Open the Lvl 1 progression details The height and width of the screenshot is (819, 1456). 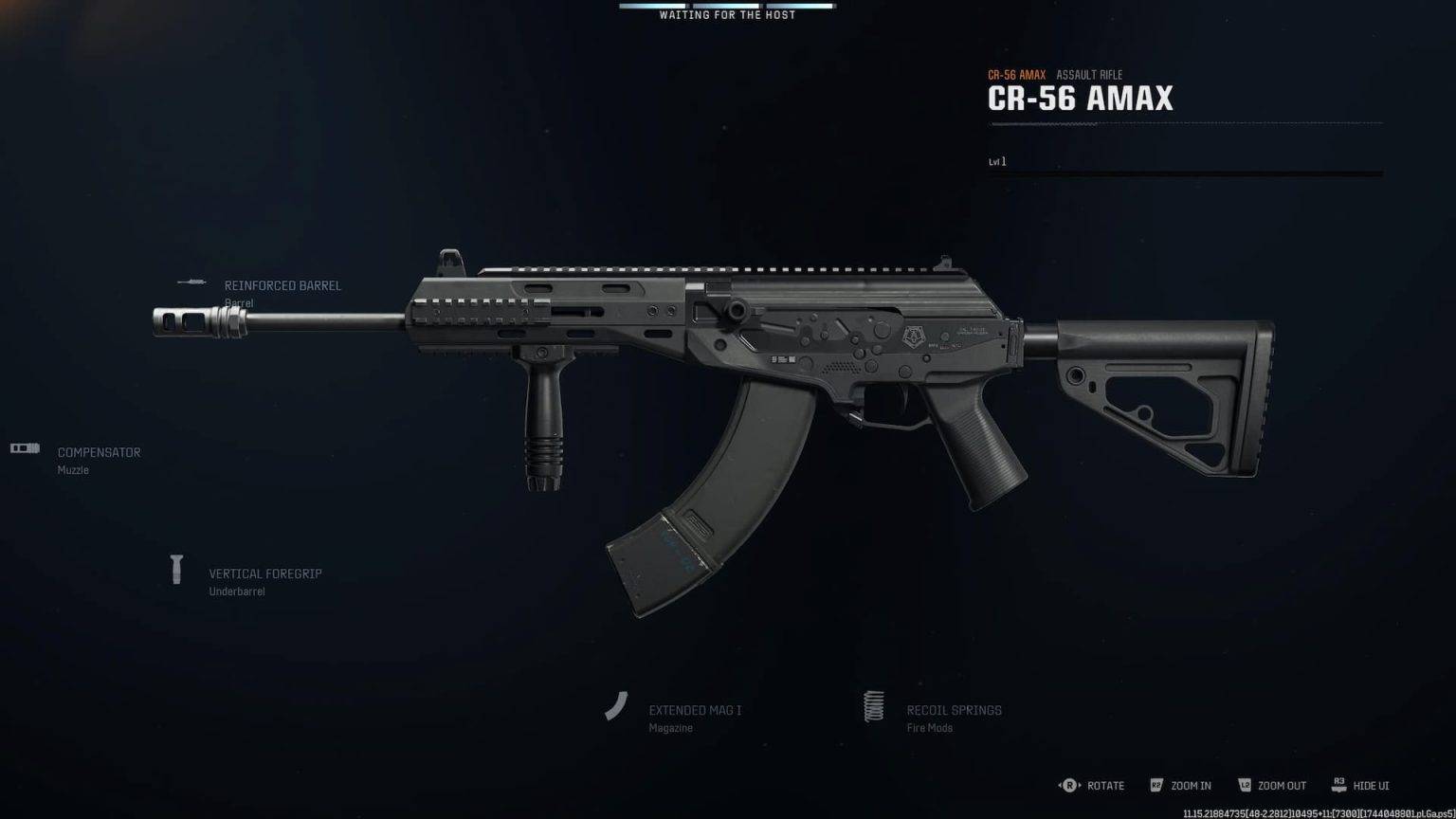[996, 161]
